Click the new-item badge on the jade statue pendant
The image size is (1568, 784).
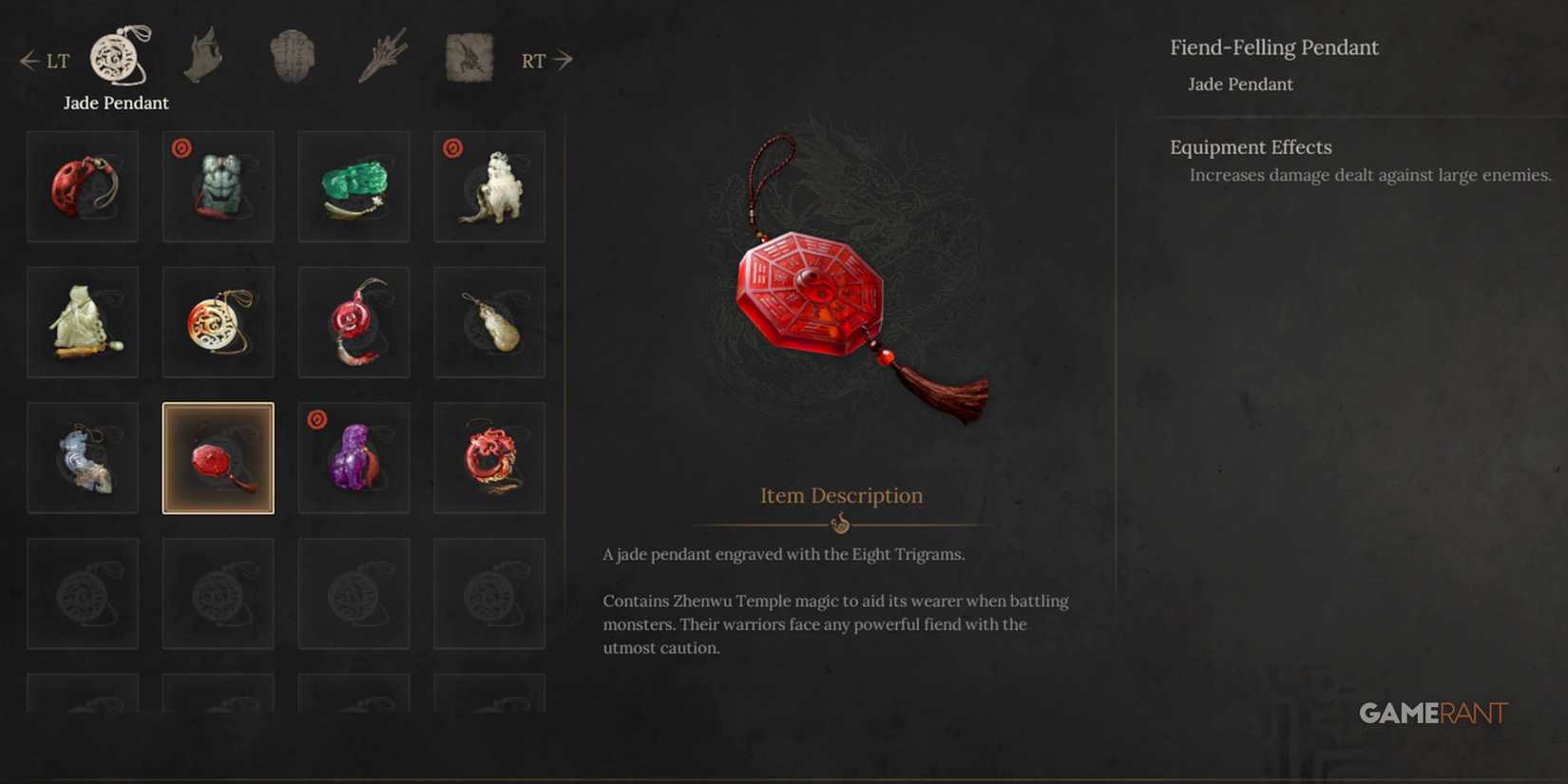point(181,147)
